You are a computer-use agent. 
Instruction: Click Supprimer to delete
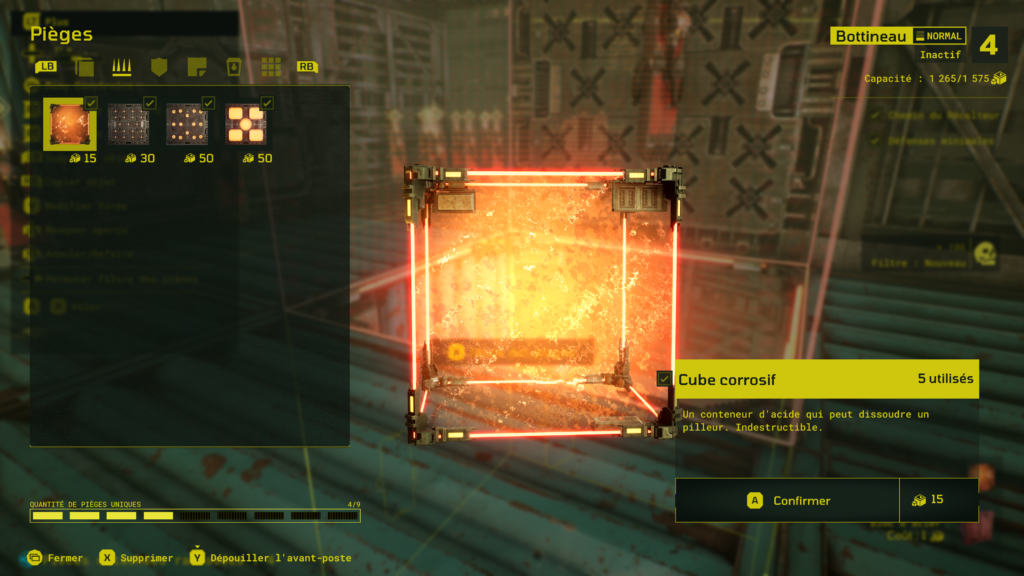coord(136,558)
